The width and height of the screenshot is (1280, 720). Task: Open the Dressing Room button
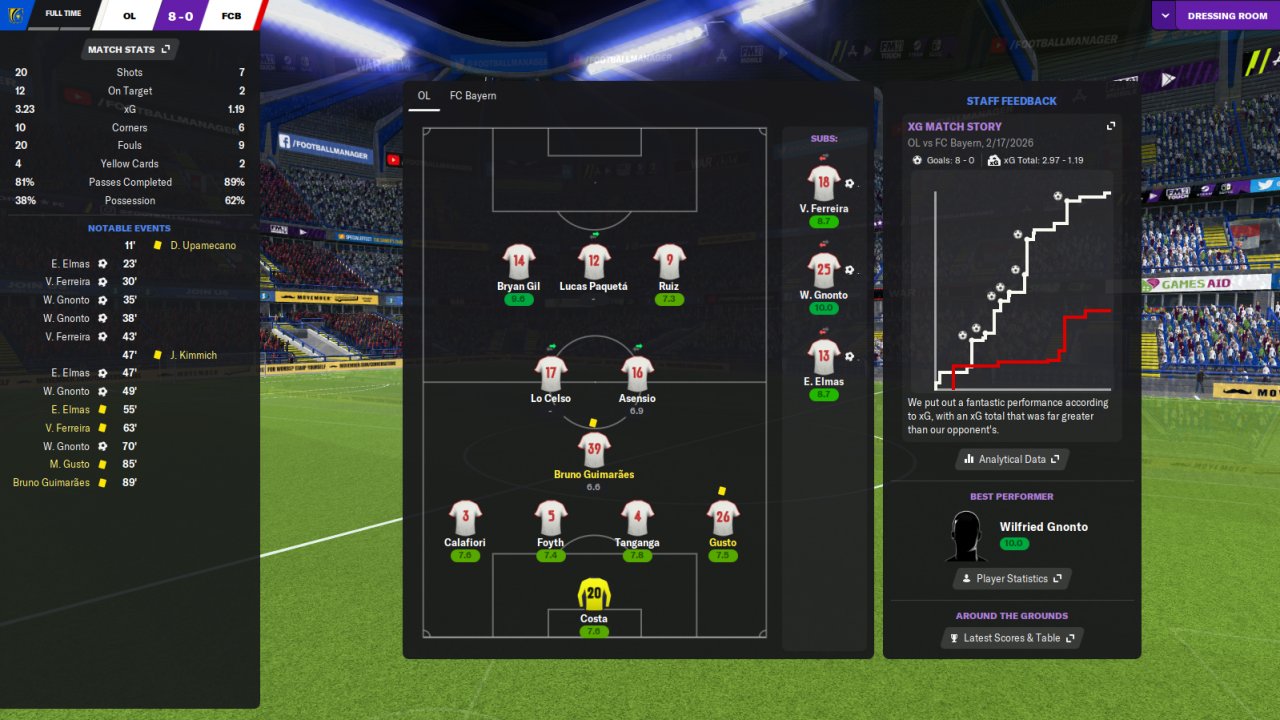1227,16
